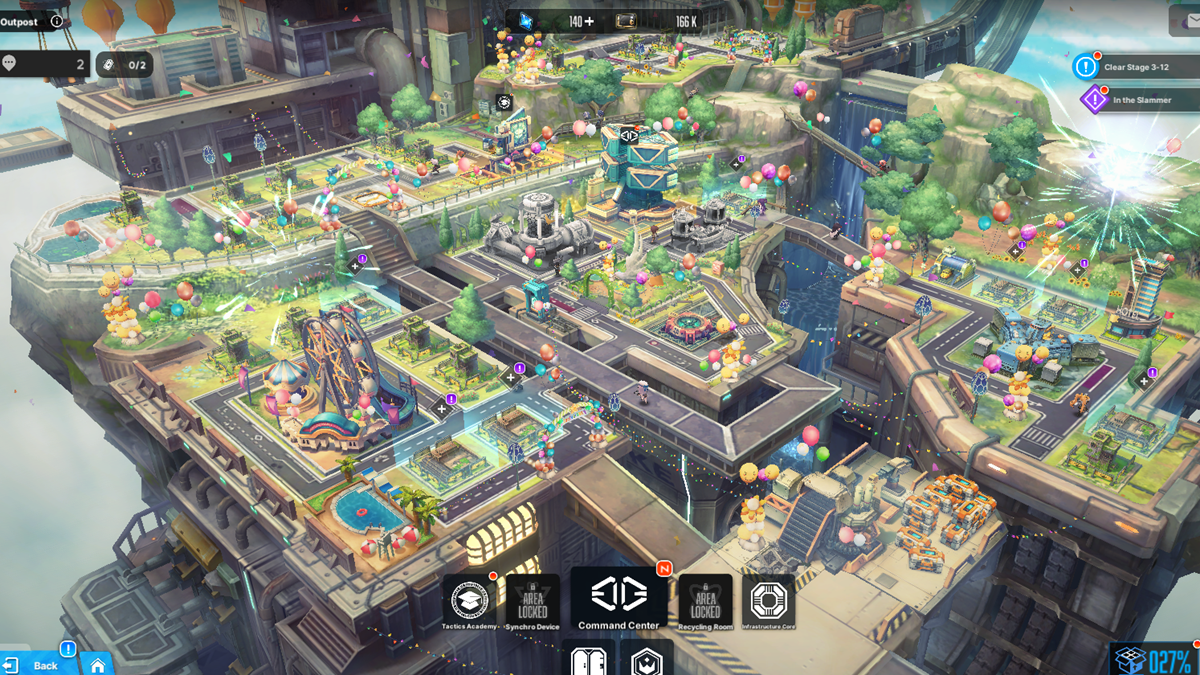The width and height of the screenshot is (1200, 675).
Task: Open the chat bubble counter
Action: (45, 64)
